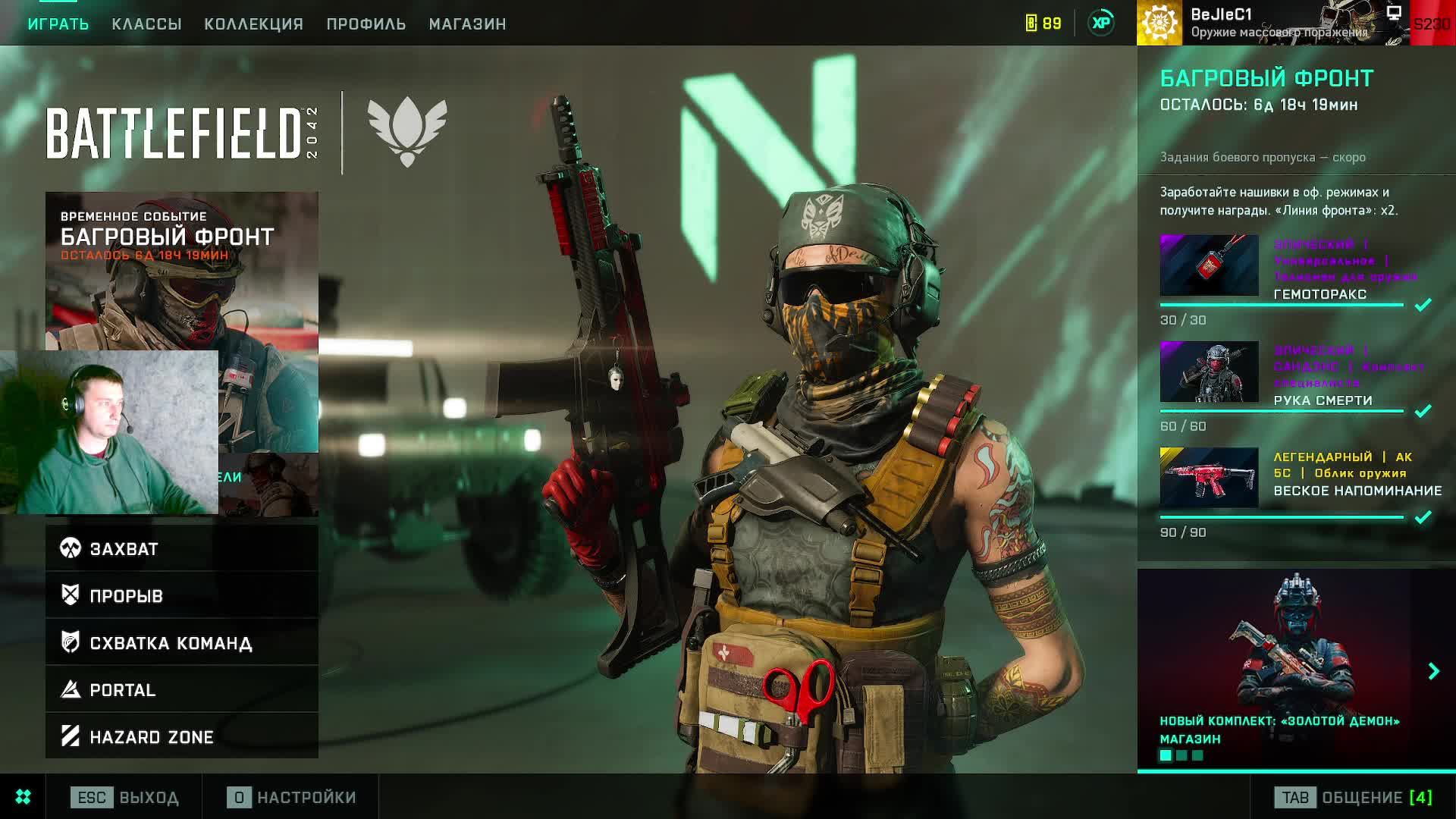This screenshot has height=819, width=1456.
Task: Click the XP booster icon
Action: coord(1101,23)
